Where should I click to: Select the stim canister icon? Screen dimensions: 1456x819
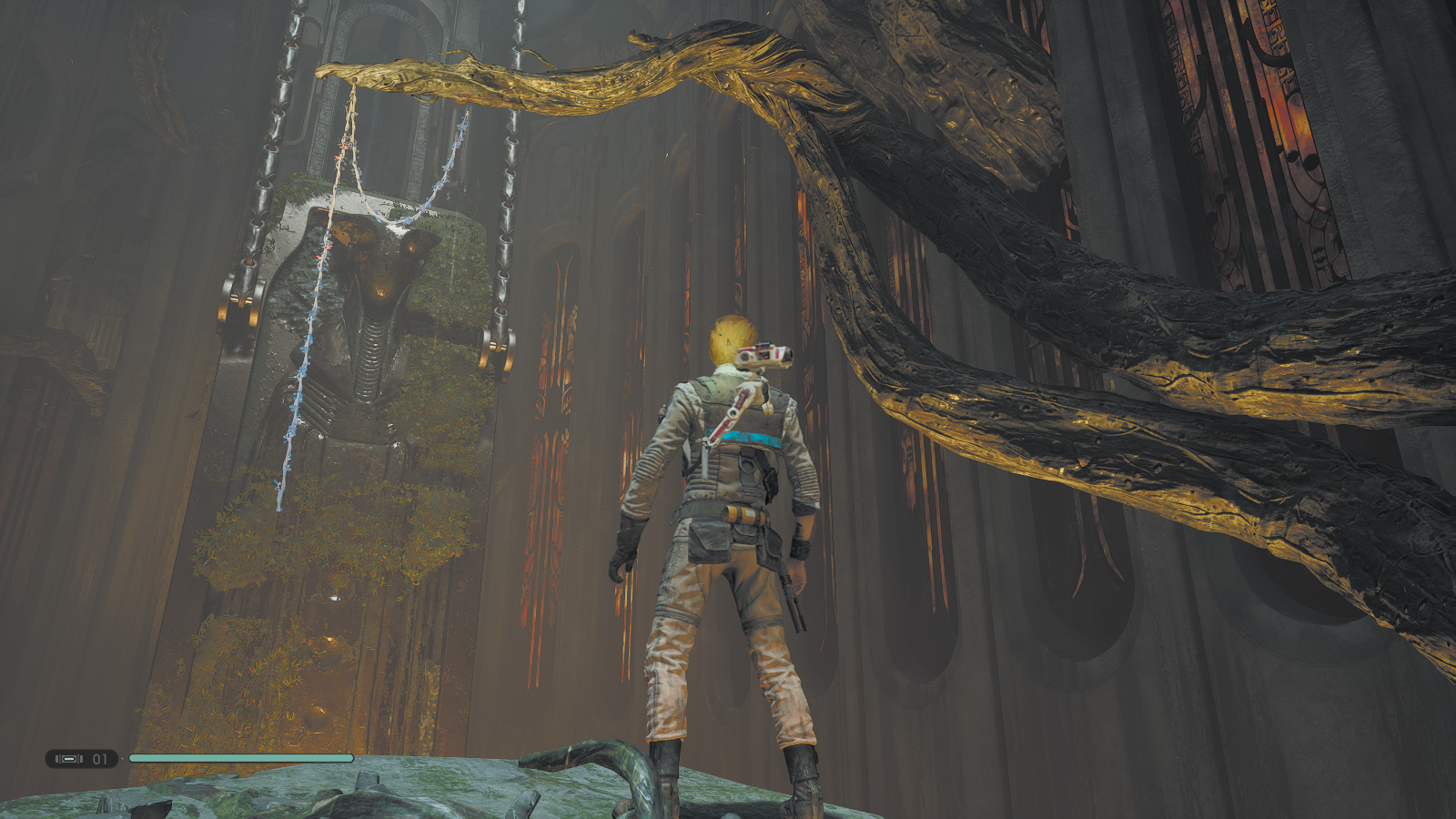tap(69, 758)
